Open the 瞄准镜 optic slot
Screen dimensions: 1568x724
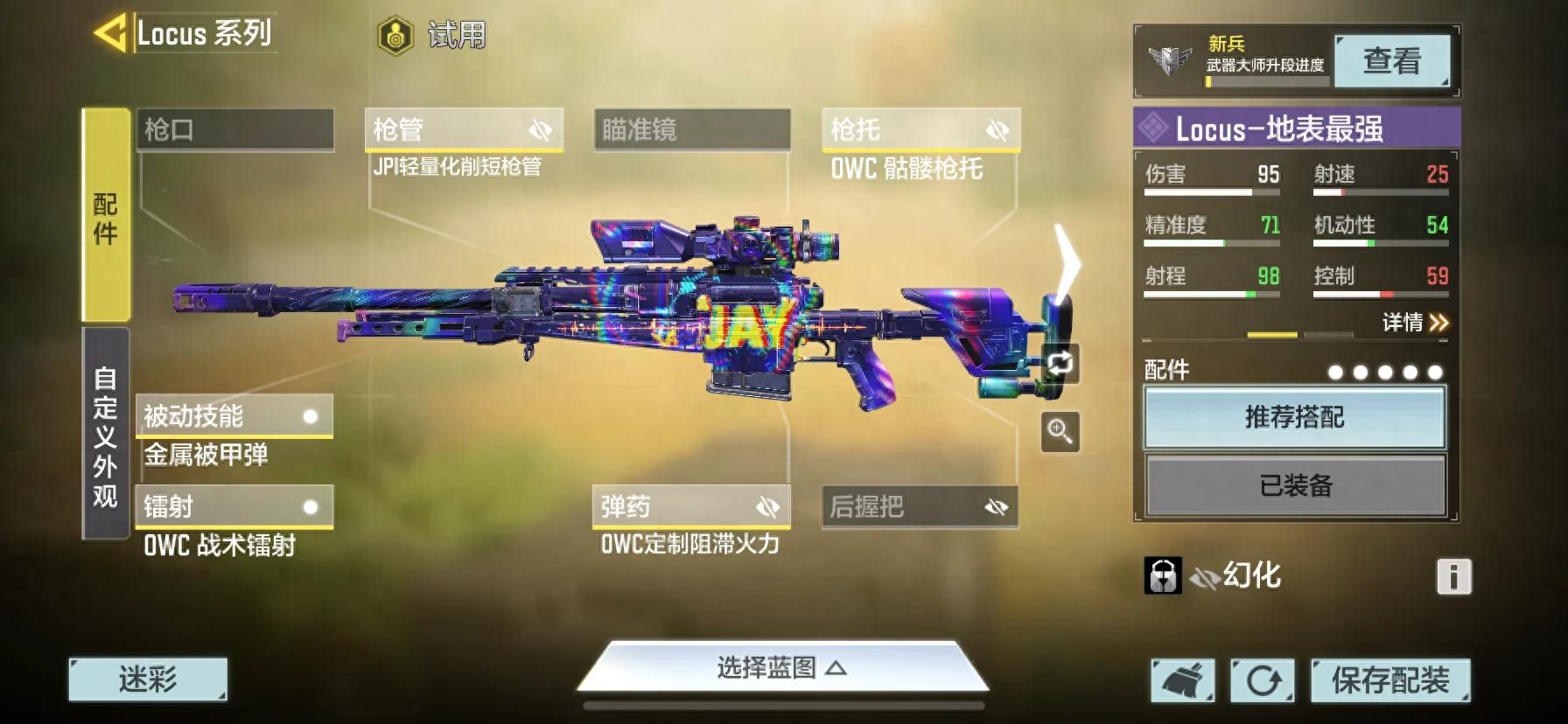[692, 130]
